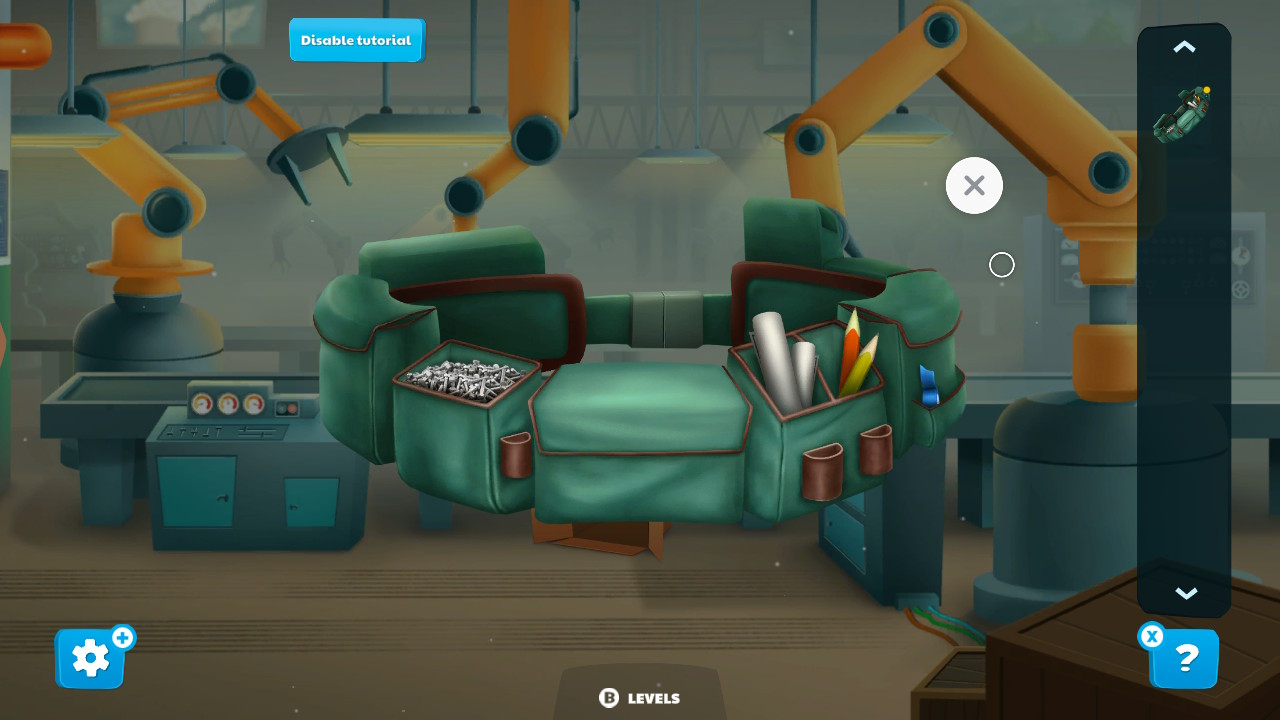Image resolution: width=1280 pixels, height=720 pixels.
Task: Close the tool belt view with the white X
Action: pos(973,185)
